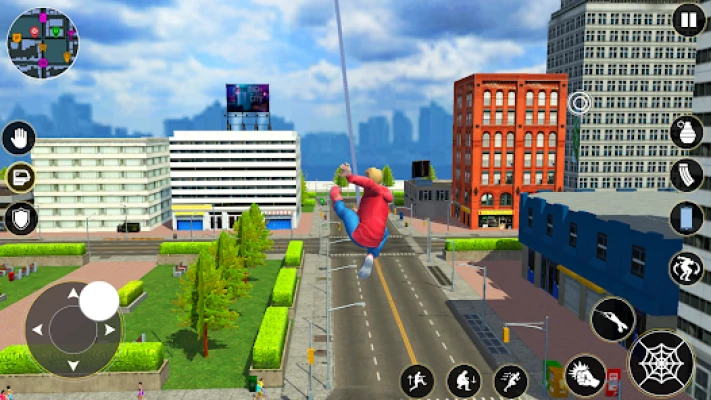Tap the descend figure button
711x400 pixels.
tap(463, 380)
